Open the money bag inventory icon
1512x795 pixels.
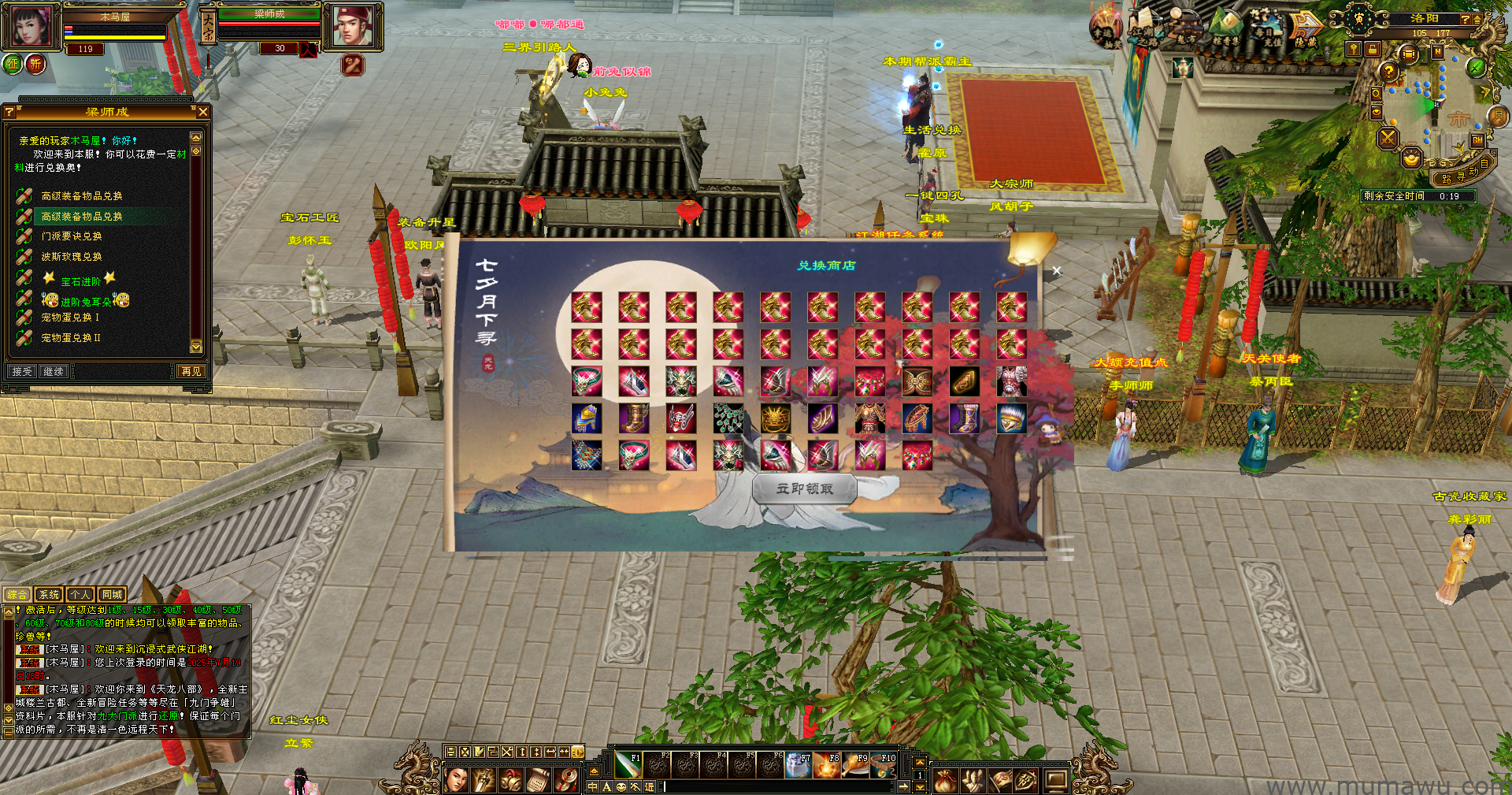pos(945,780)
